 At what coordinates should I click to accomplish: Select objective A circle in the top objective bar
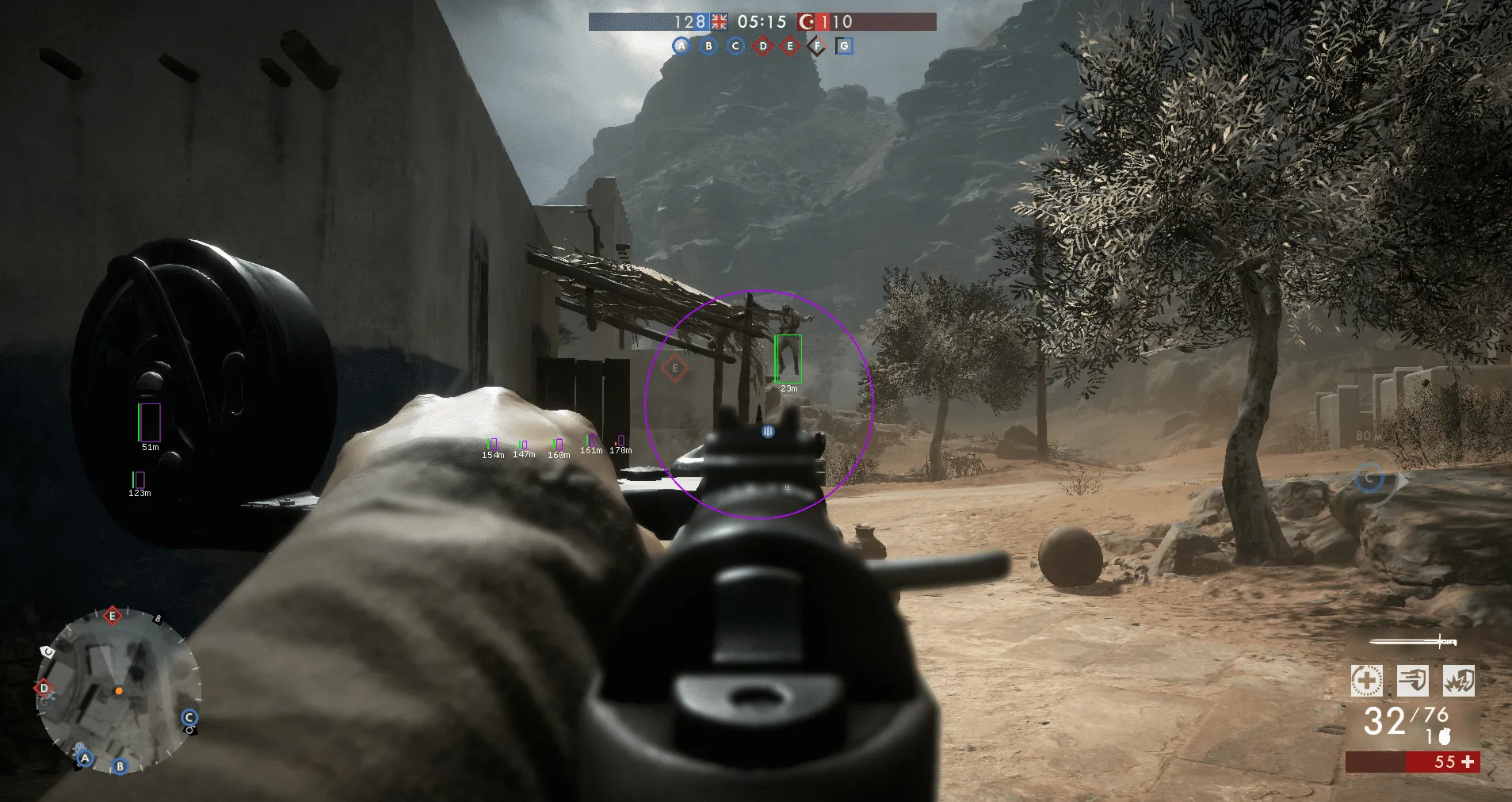[x=682, y=46]
